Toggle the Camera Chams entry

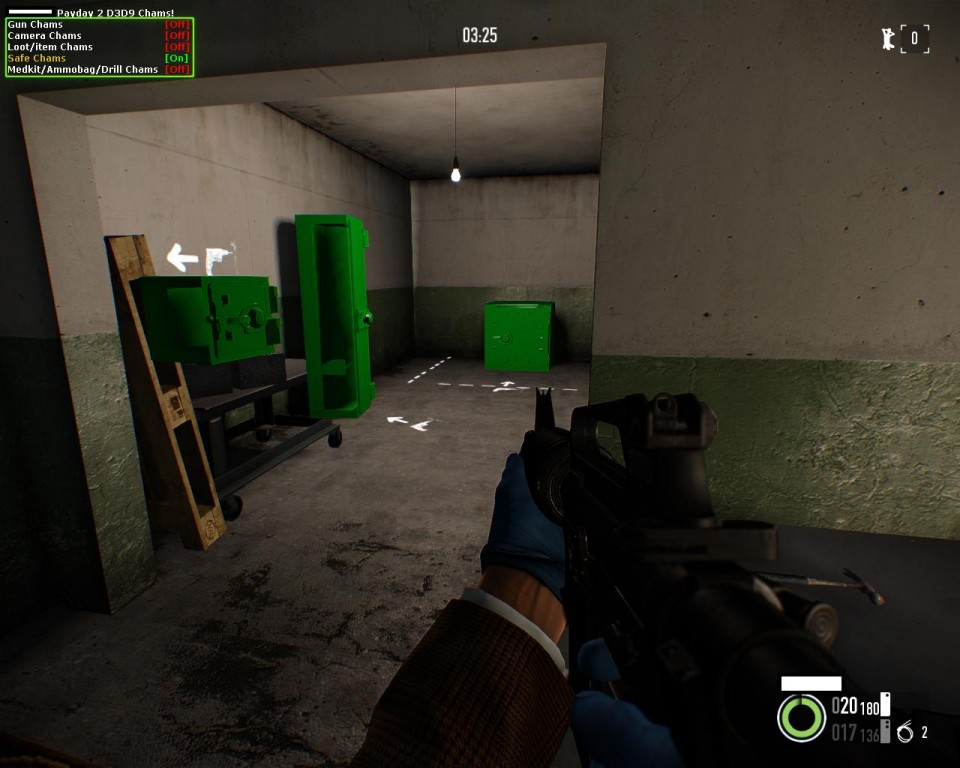177,36
